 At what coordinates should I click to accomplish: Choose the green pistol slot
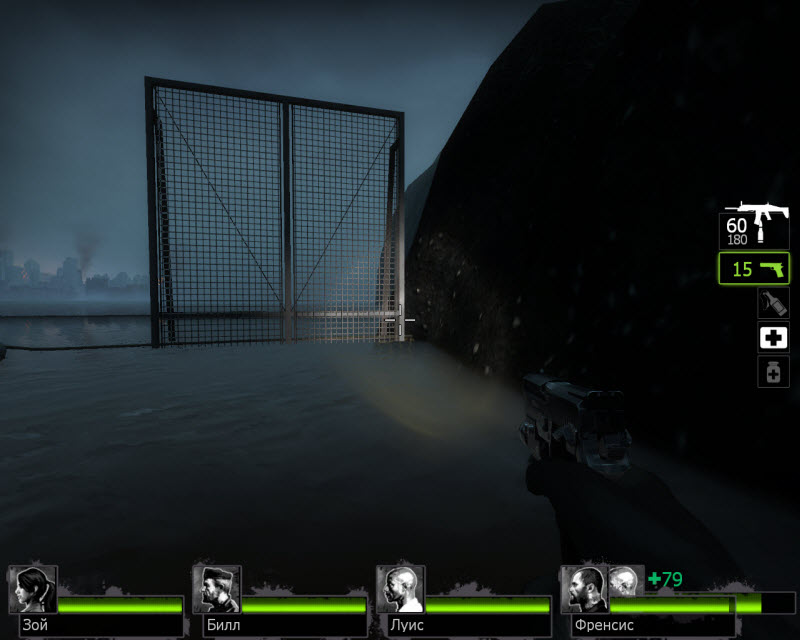coord(754,269)
